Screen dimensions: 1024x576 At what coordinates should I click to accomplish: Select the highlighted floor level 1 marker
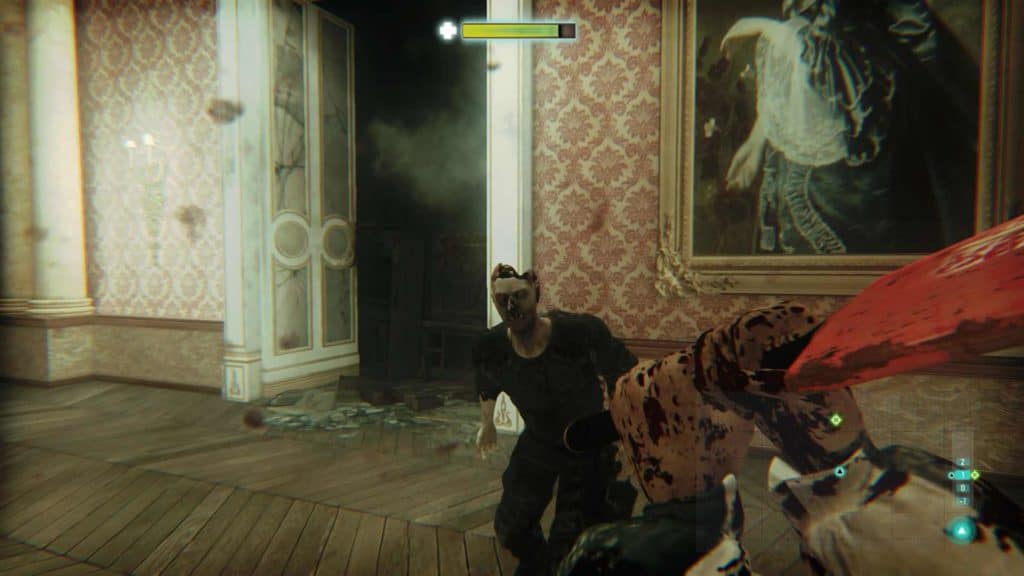click(963, 475)
